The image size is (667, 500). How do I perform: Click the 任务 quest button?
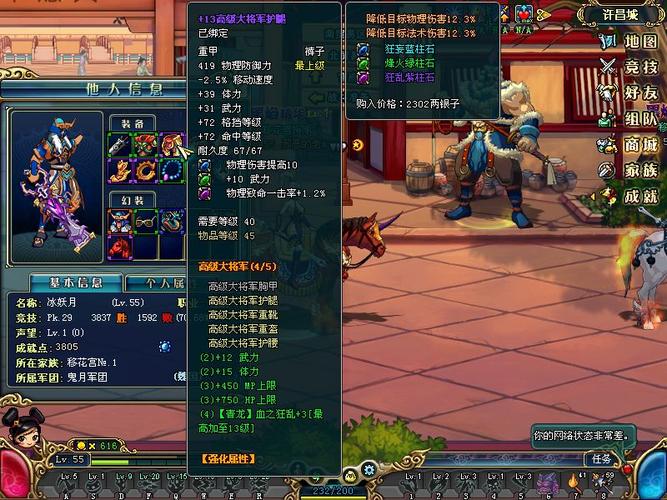pyautogui.click(x=601, y=459)
